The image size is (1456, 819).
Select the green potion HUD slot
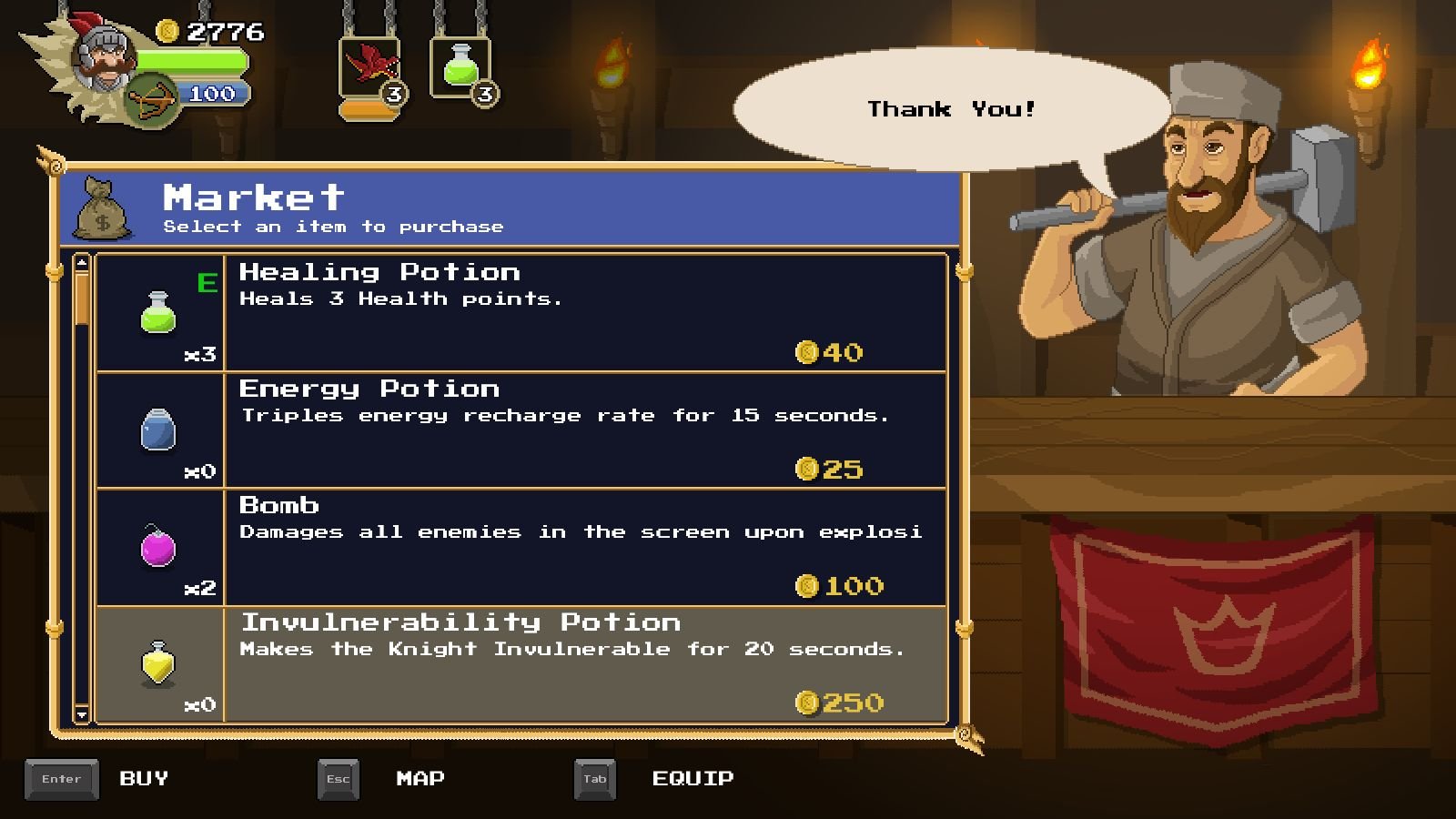460,66
